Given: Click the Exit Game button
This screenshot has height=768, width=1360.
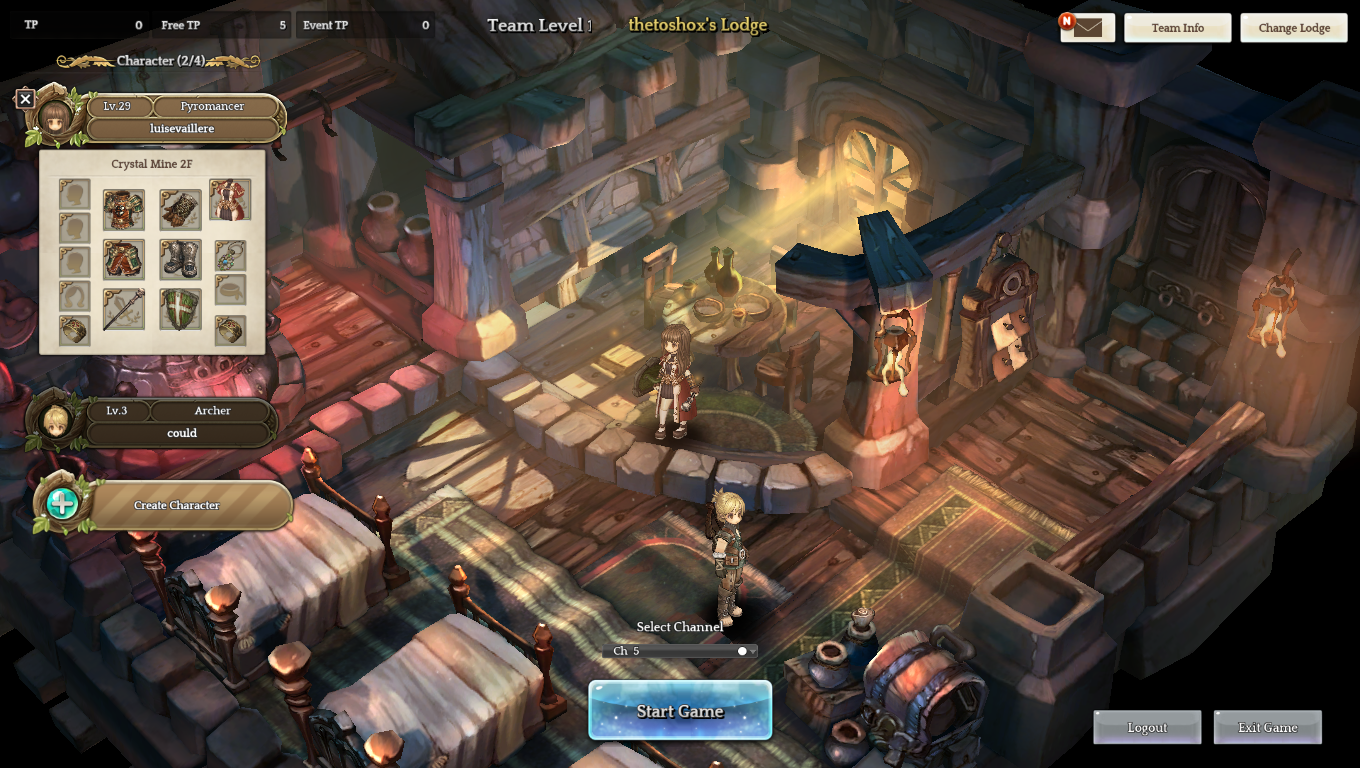Looking at the screenshot, I should point(1267,727).
